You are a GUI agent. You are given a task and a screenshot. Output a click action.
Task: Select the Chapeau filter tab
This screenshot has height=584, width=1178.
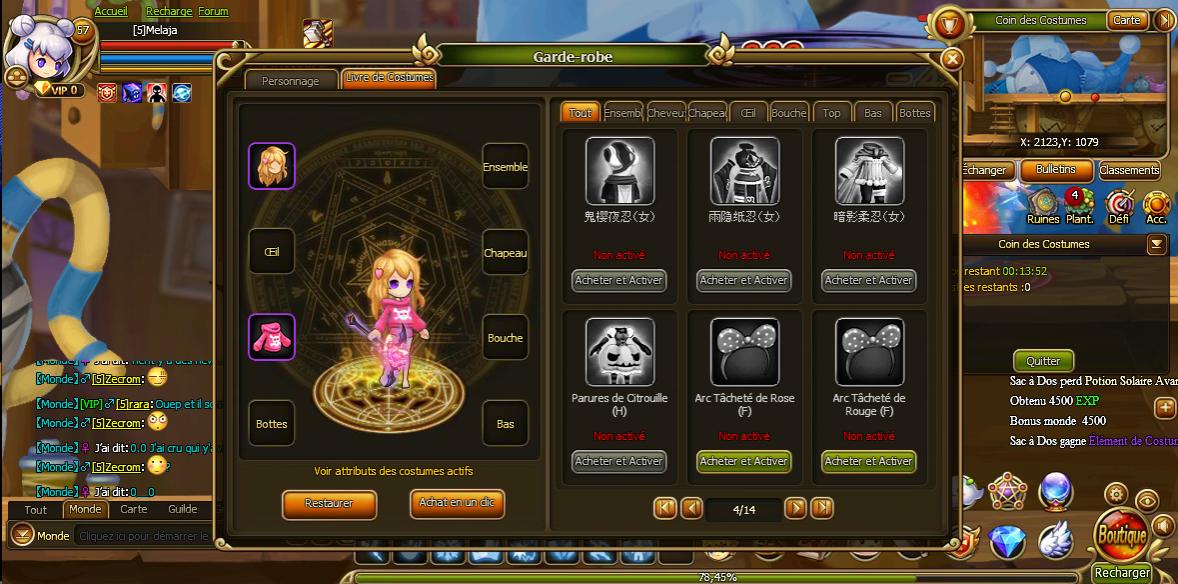[x=706, y=113]
